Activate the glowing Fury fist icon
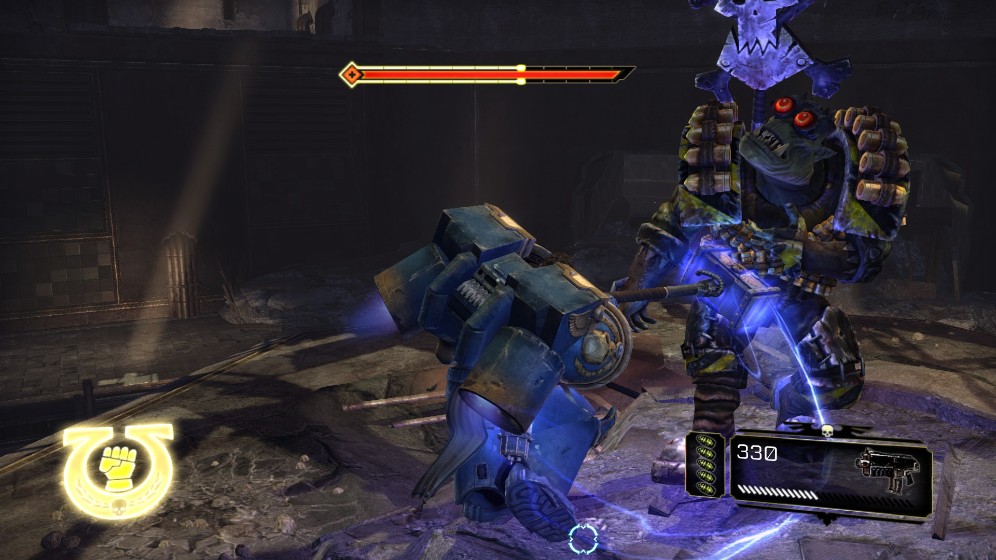This screenshot has height=560, width=996. click(x=118, y=466)
